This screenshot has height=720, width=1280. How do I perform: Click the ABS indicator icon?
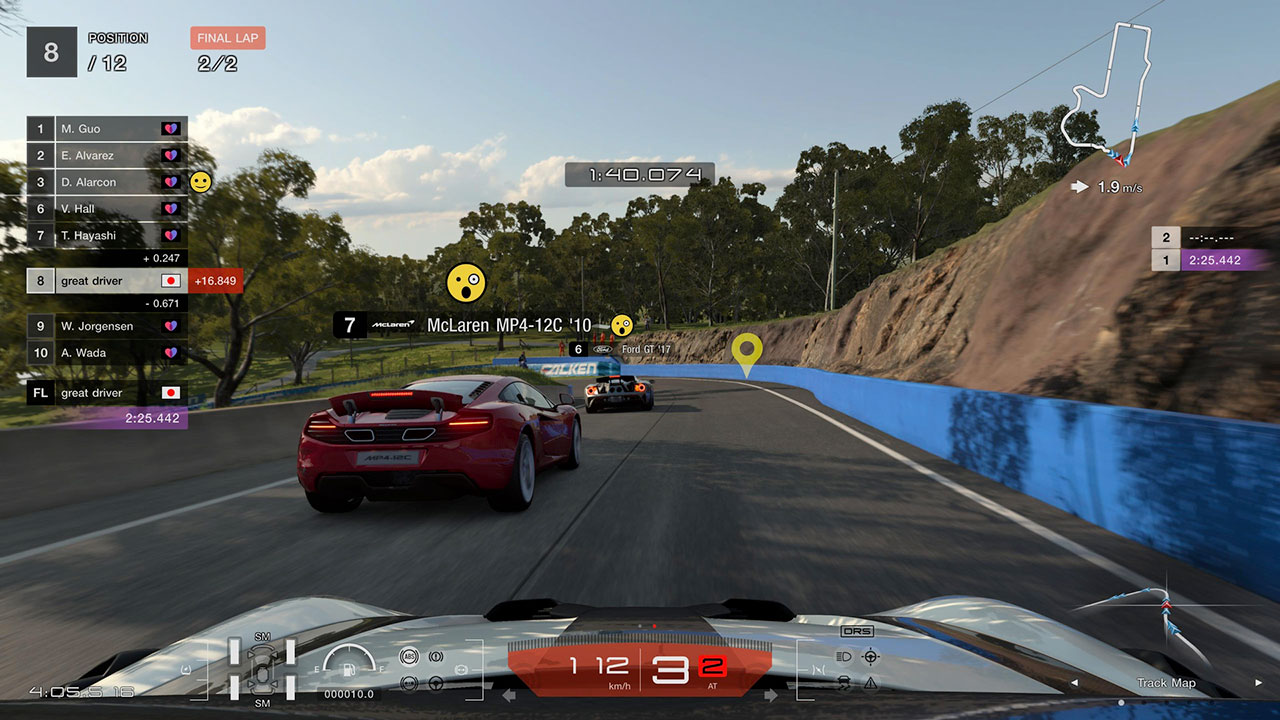[408, 657]
